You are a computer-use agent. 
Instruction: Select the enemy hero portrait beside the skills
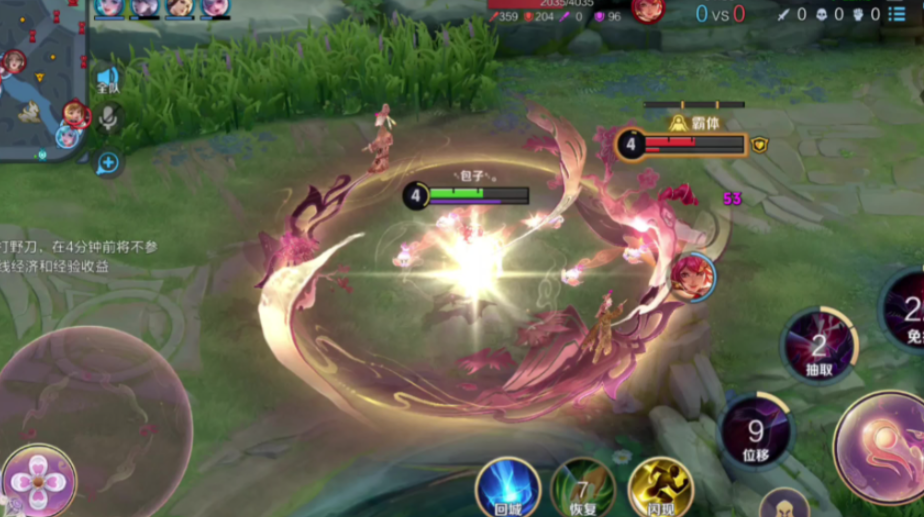(x=692, y=277)
